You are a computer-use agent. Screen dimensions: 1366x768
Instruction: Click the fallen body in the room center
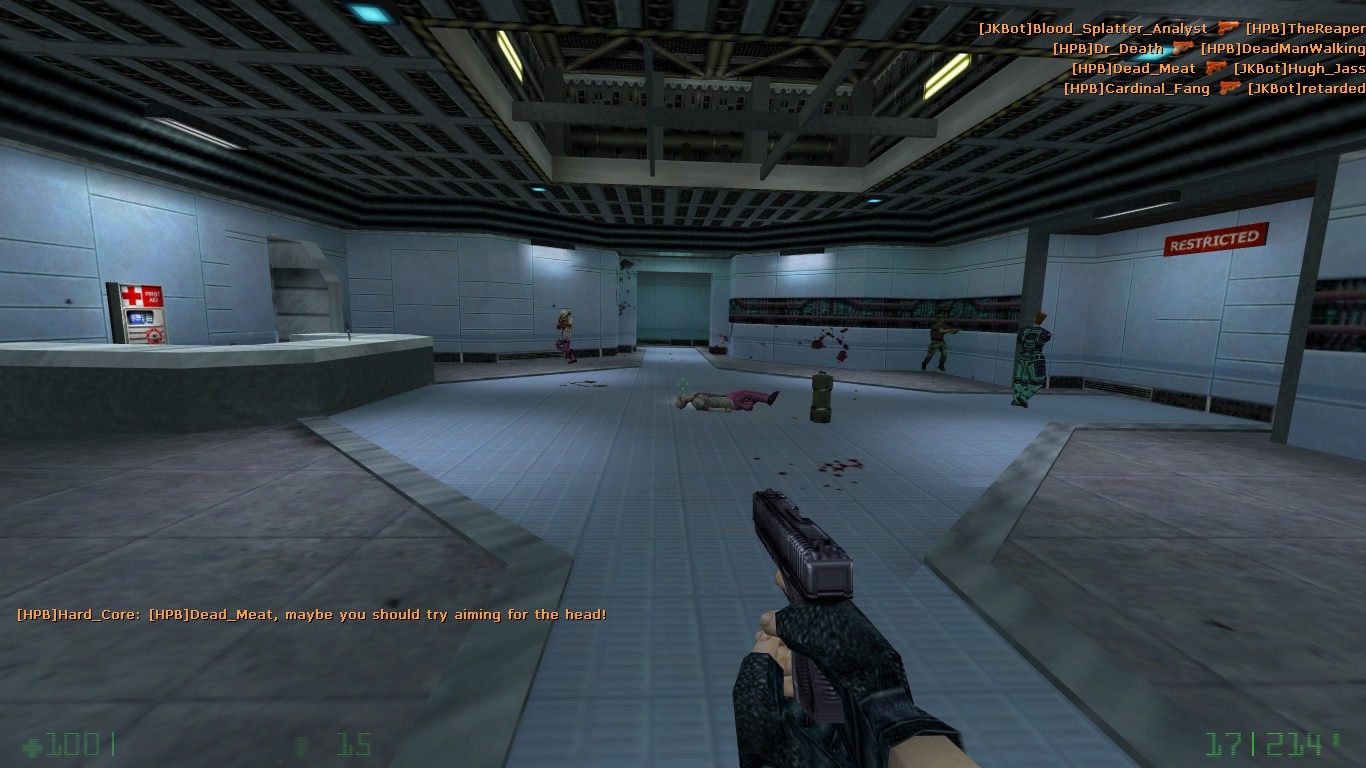pos(725,403)
